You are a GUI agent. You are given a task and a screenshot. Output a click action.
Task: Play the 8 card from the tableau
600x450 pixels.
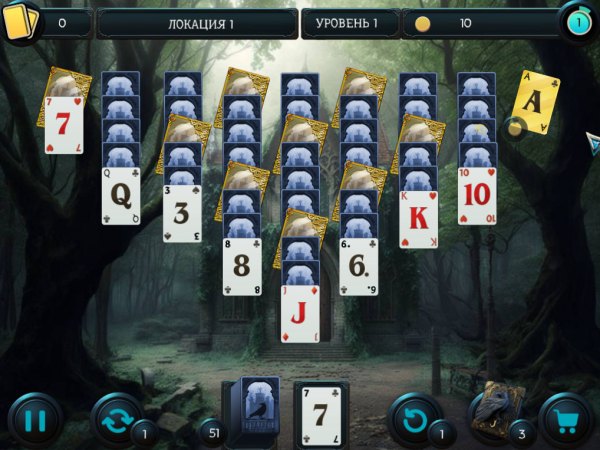tap(242, 267)
